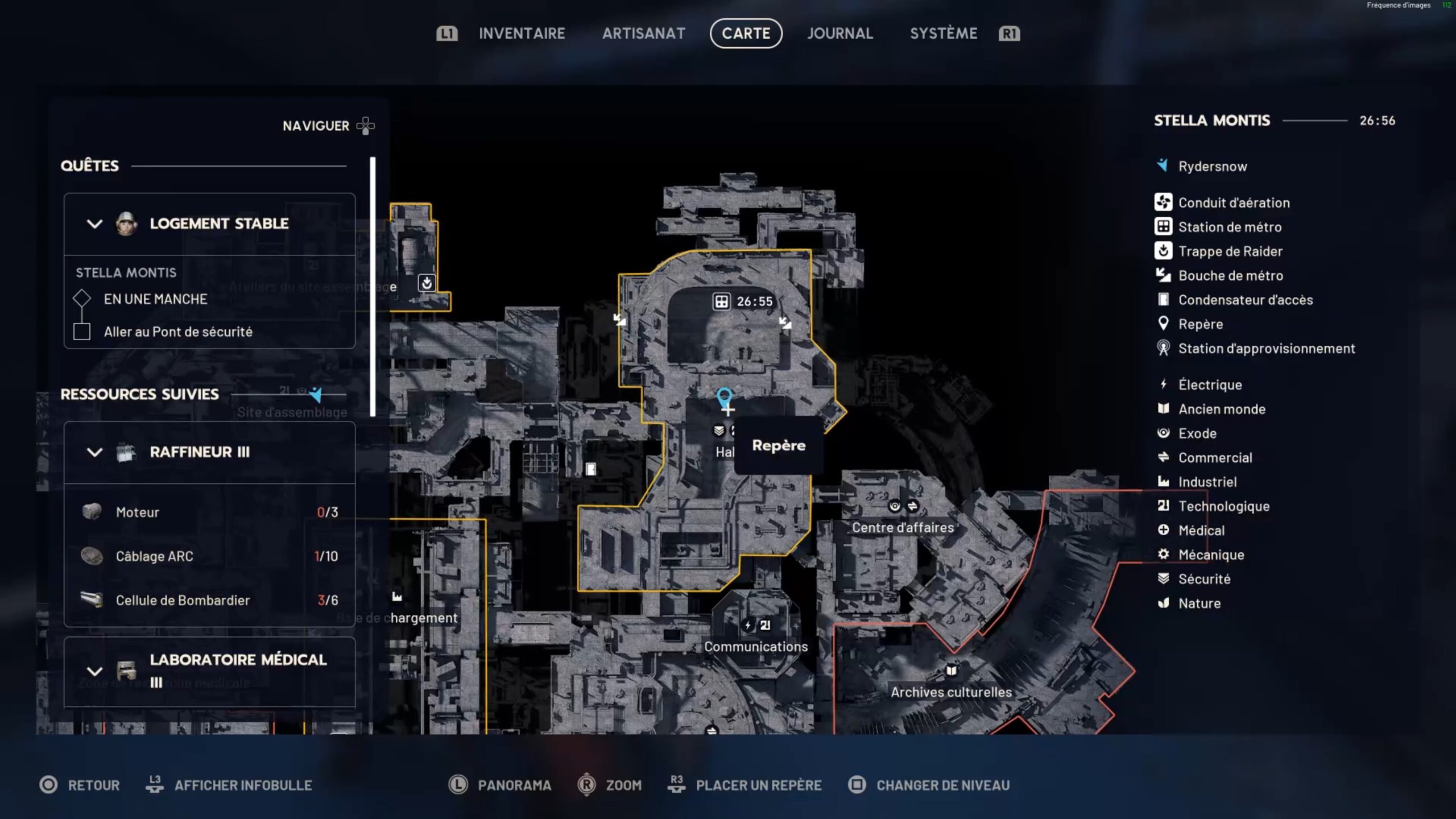Switch to the Inventaire tab
1456x819 pixels.
pos(522,34)
